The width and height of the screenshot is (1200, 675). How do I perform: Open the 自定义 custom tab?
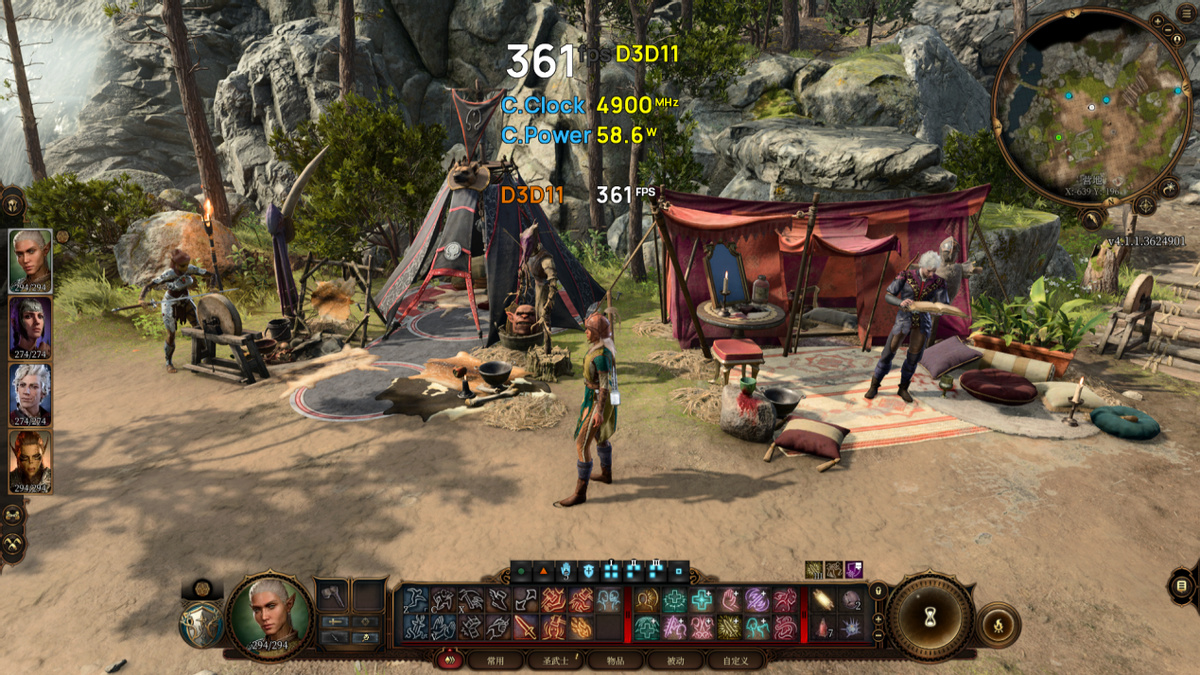click(x=735, y=661)
